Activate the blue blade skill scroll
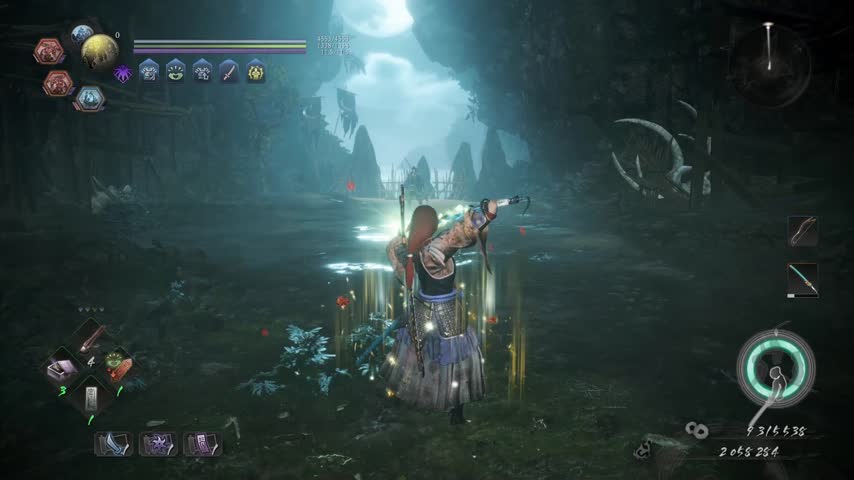This screenshot has width=854, height=480. tap(113, 443)
